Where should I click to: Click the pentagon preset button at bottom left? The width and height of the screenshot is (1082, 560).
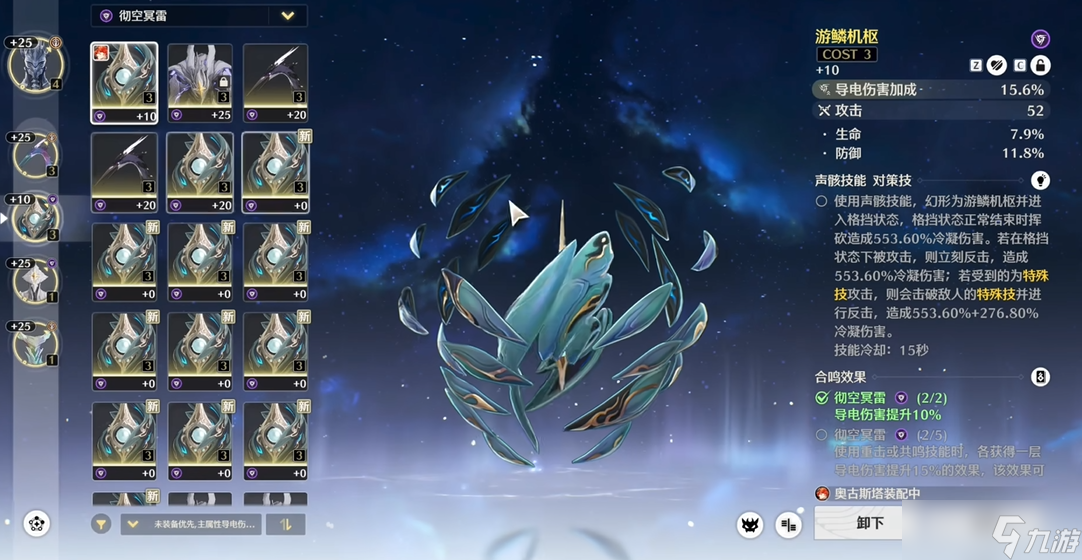click(37, 523)
